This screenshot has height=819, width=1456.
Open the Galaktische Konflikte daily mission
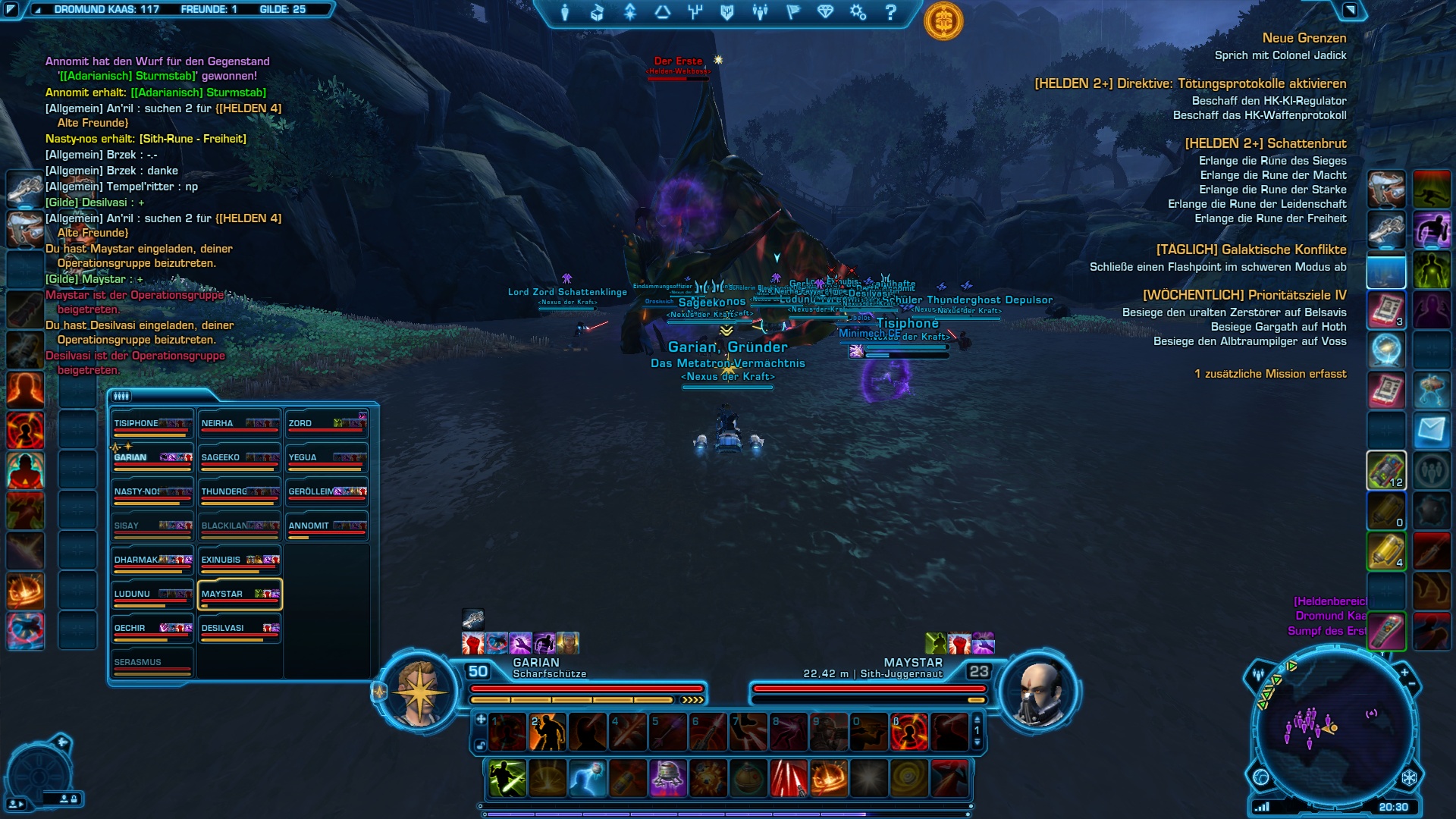1251,249
